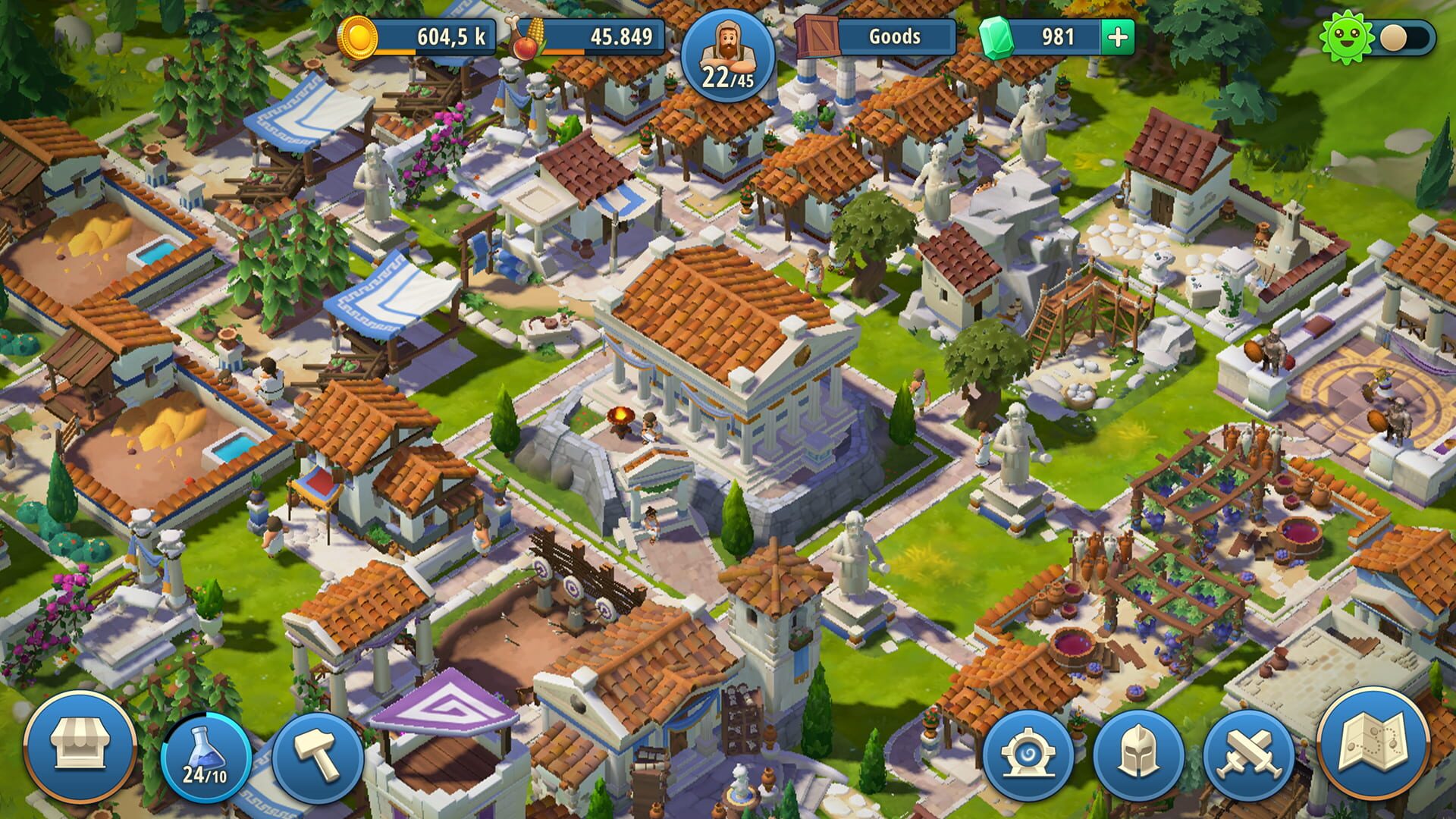Open the coin balance showing 604,5 k
The image size is (1456, 819).
pos(425,33)
